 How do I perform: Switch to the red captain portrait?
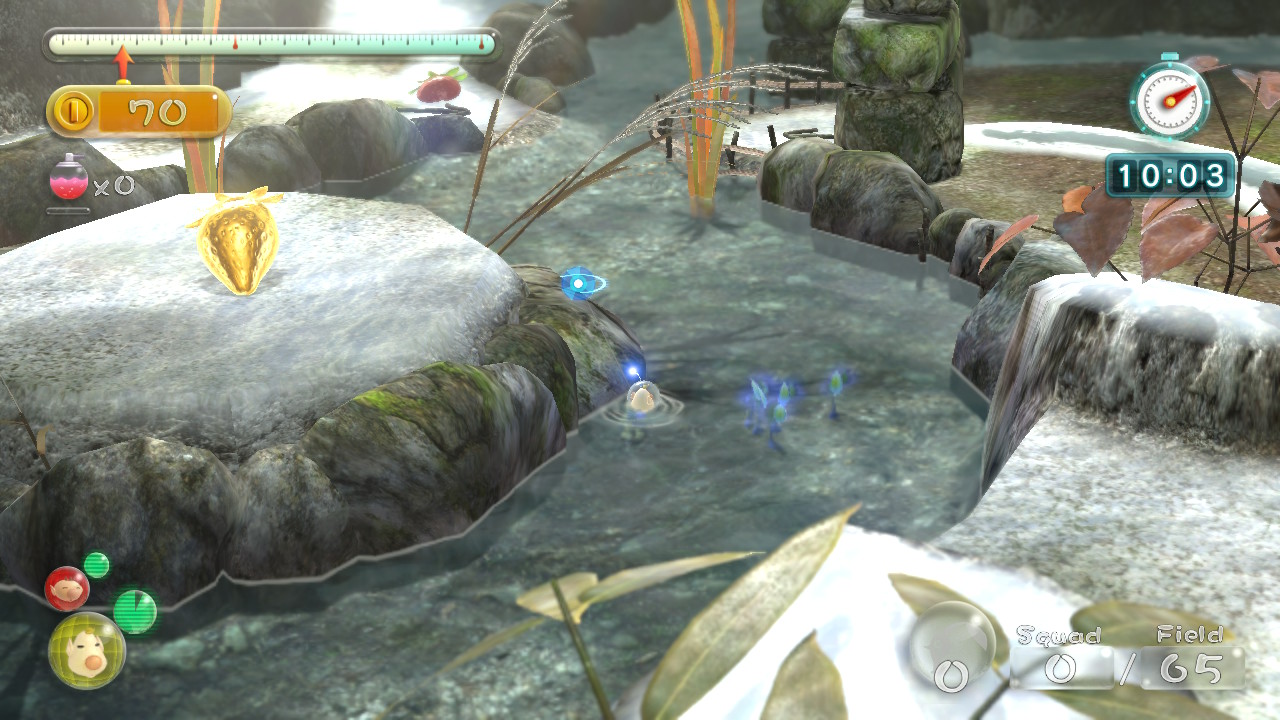tap(66, 588)
